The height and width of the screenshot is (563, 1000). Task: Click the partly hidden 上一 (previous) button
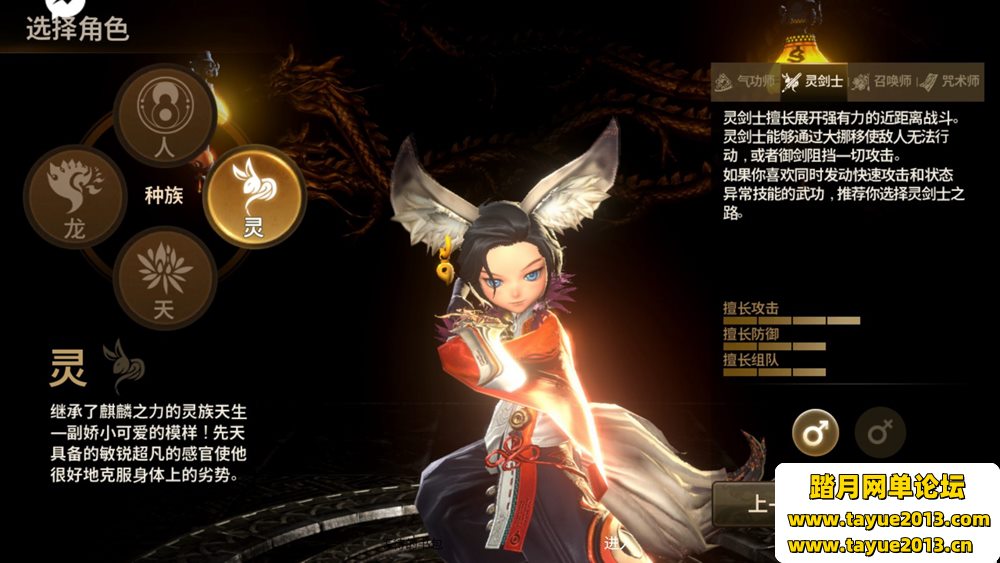pos(745,503)
